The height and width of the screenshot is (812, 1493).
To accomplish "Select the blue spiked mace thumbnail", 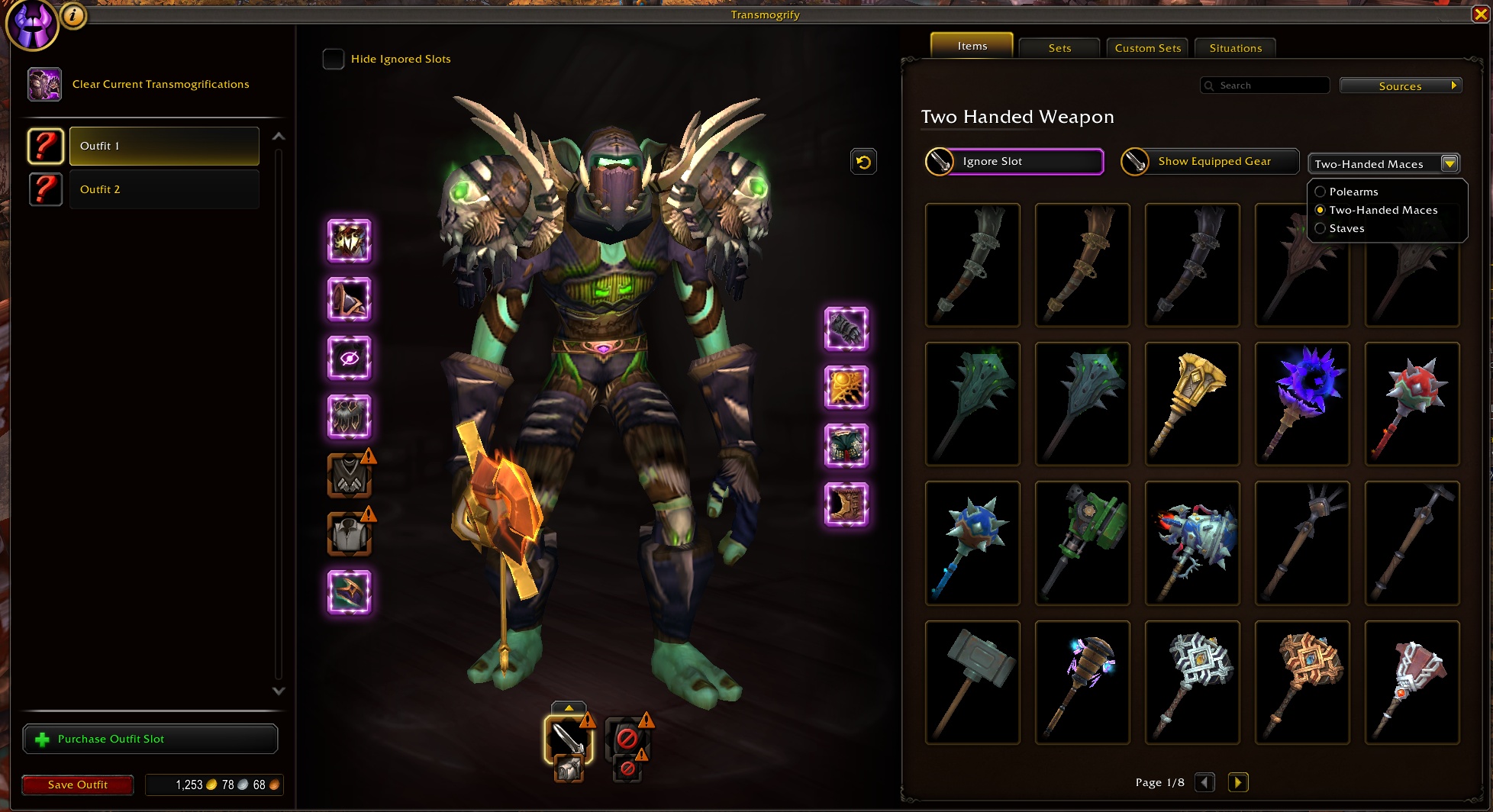I will pyautogui.click(x=972, y=543).
